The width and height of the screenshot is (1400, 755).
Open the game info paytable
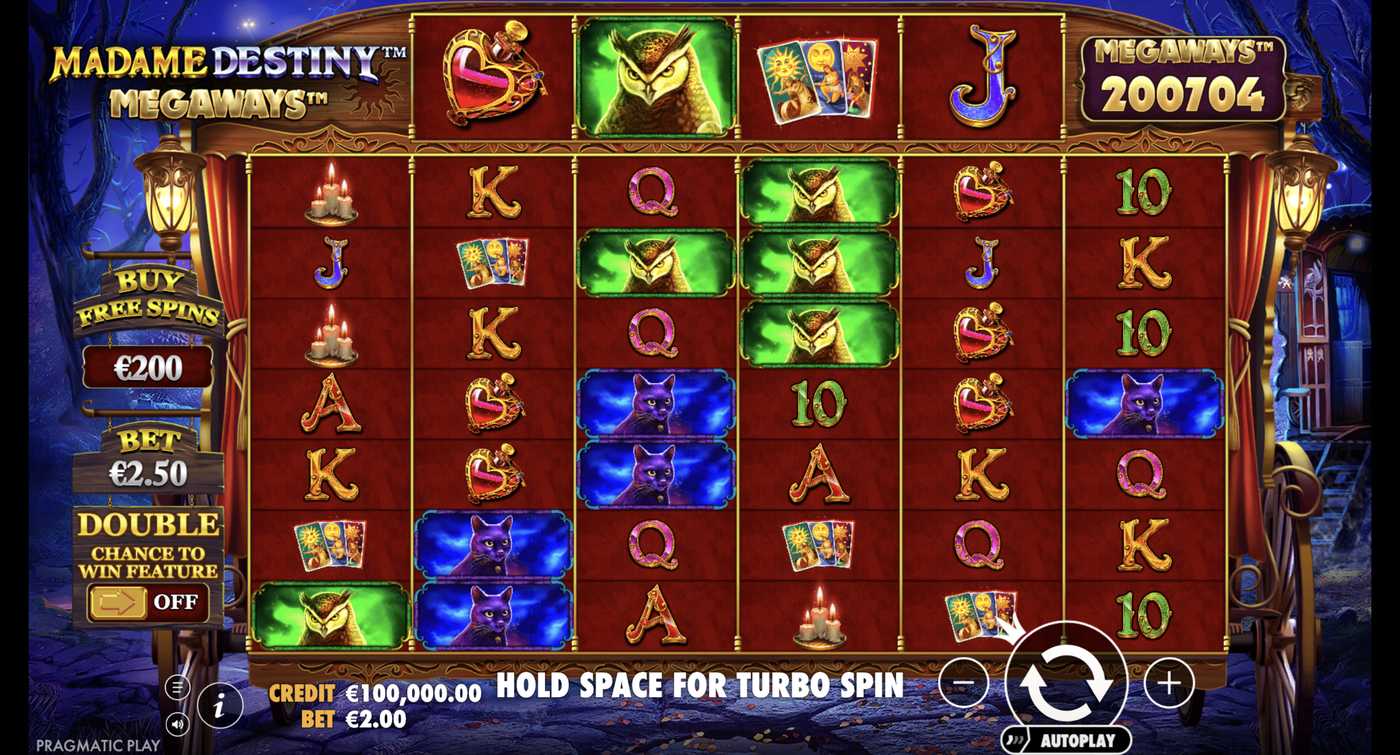(x=220, y=706)
